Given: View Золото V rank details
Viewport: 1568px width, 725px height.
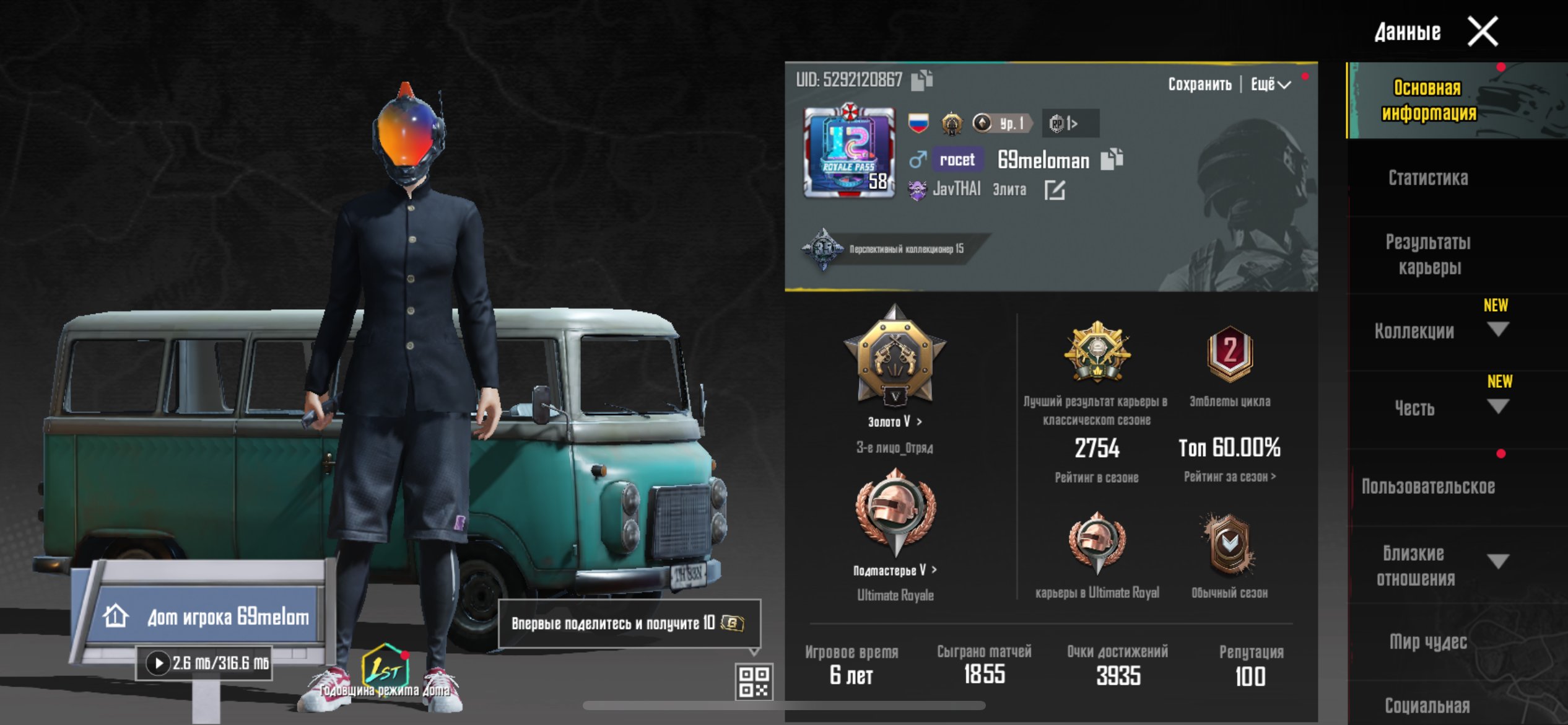Looking at the screenshot, I should (895, 421).
